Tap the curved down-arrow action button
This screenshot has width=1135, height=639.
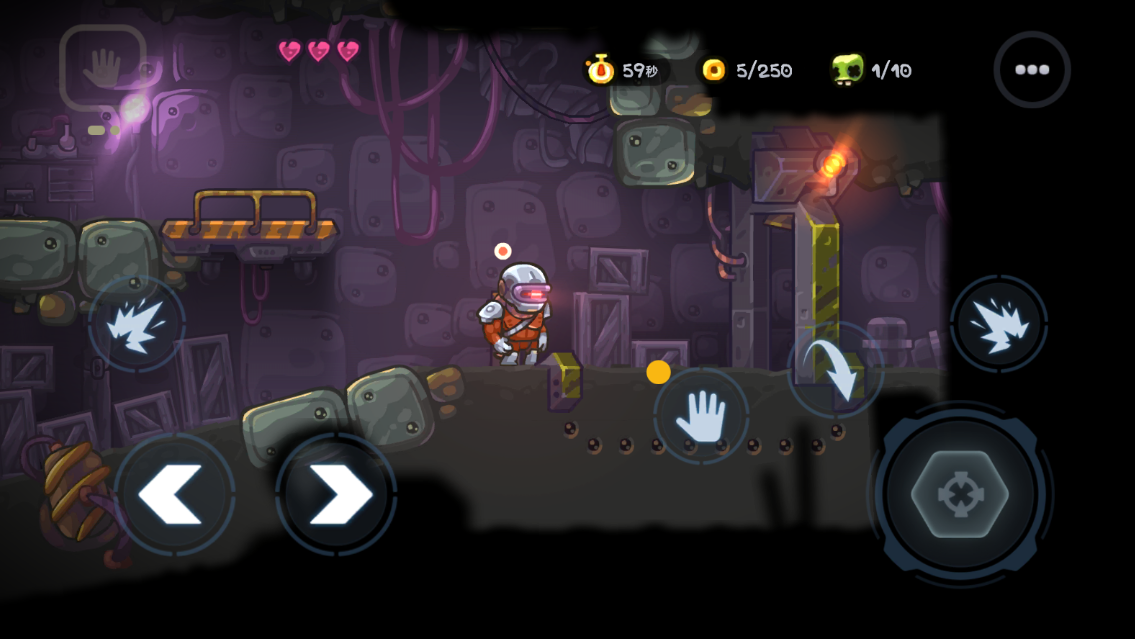[x=835, y=370]
